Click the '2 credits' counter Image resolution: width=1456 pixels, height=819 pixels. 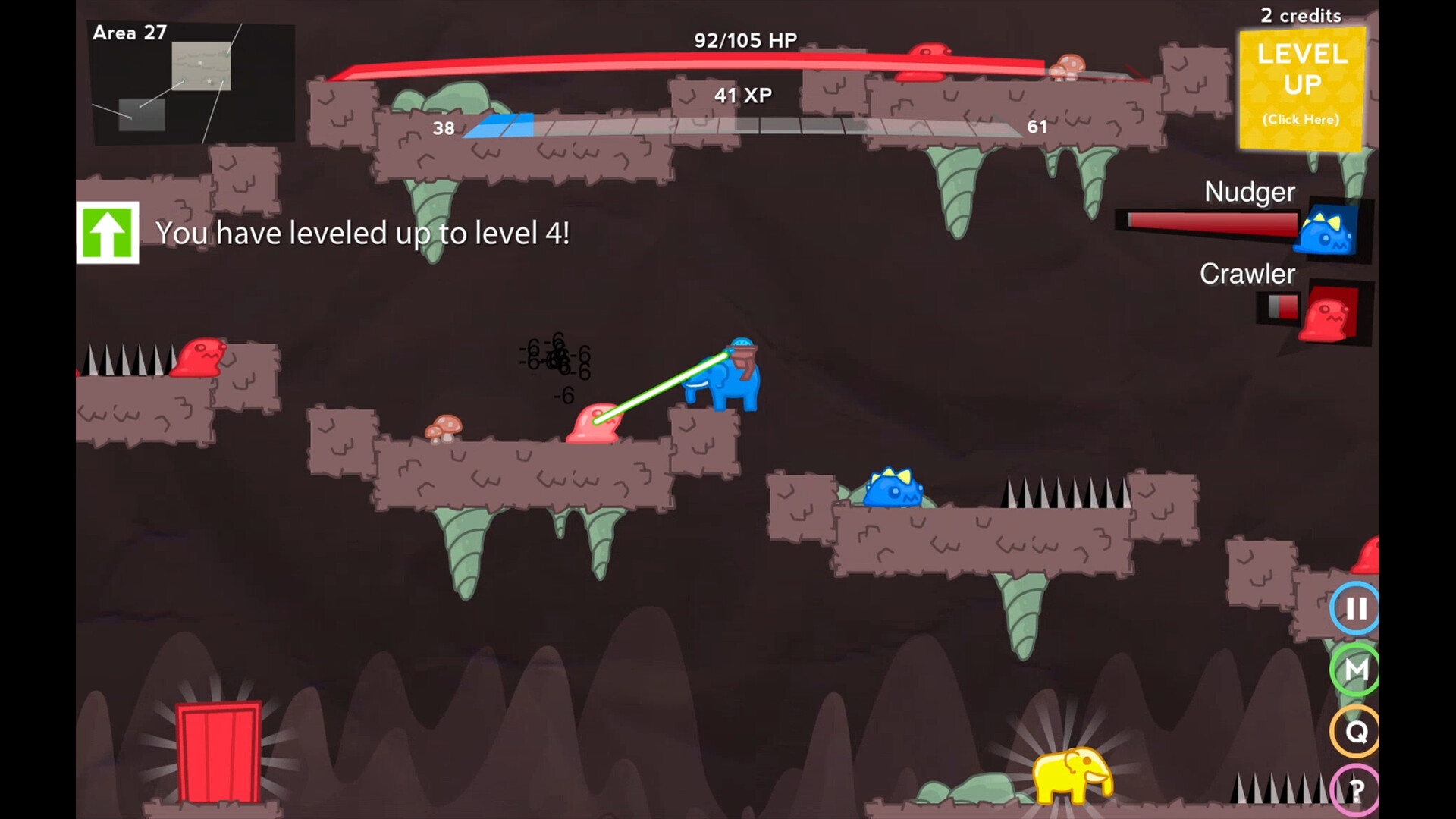[1300, 15]
